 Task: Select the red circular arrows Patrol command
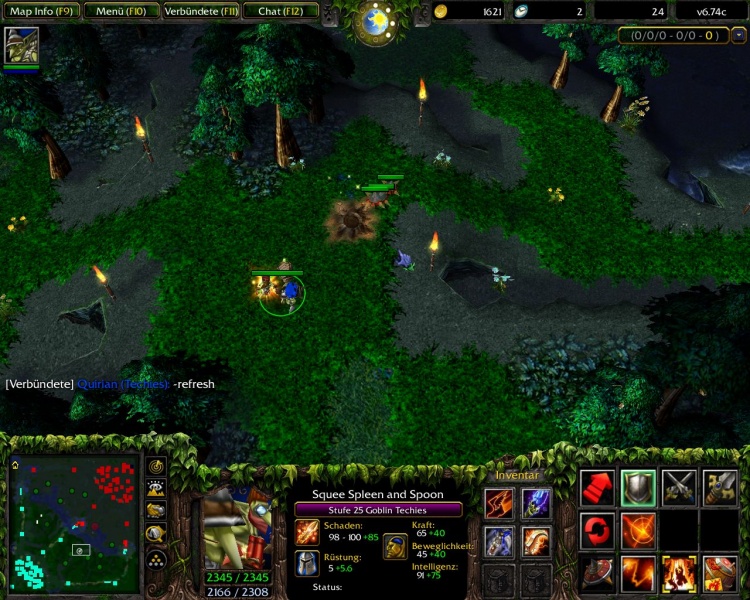(598, 529)
